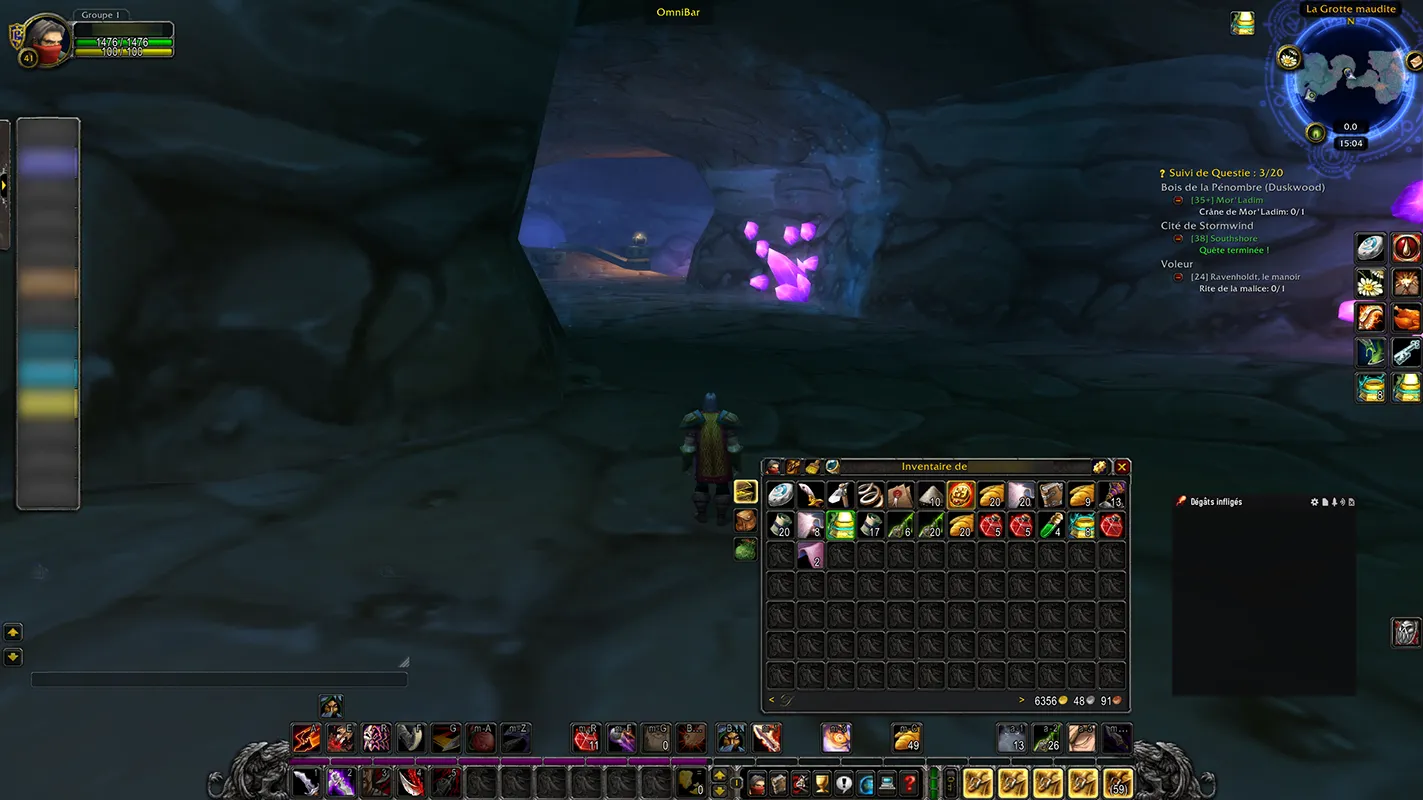Select the green pouch bag filter
The height and width of the screenshot is (800, 1423).
(746, 548)
